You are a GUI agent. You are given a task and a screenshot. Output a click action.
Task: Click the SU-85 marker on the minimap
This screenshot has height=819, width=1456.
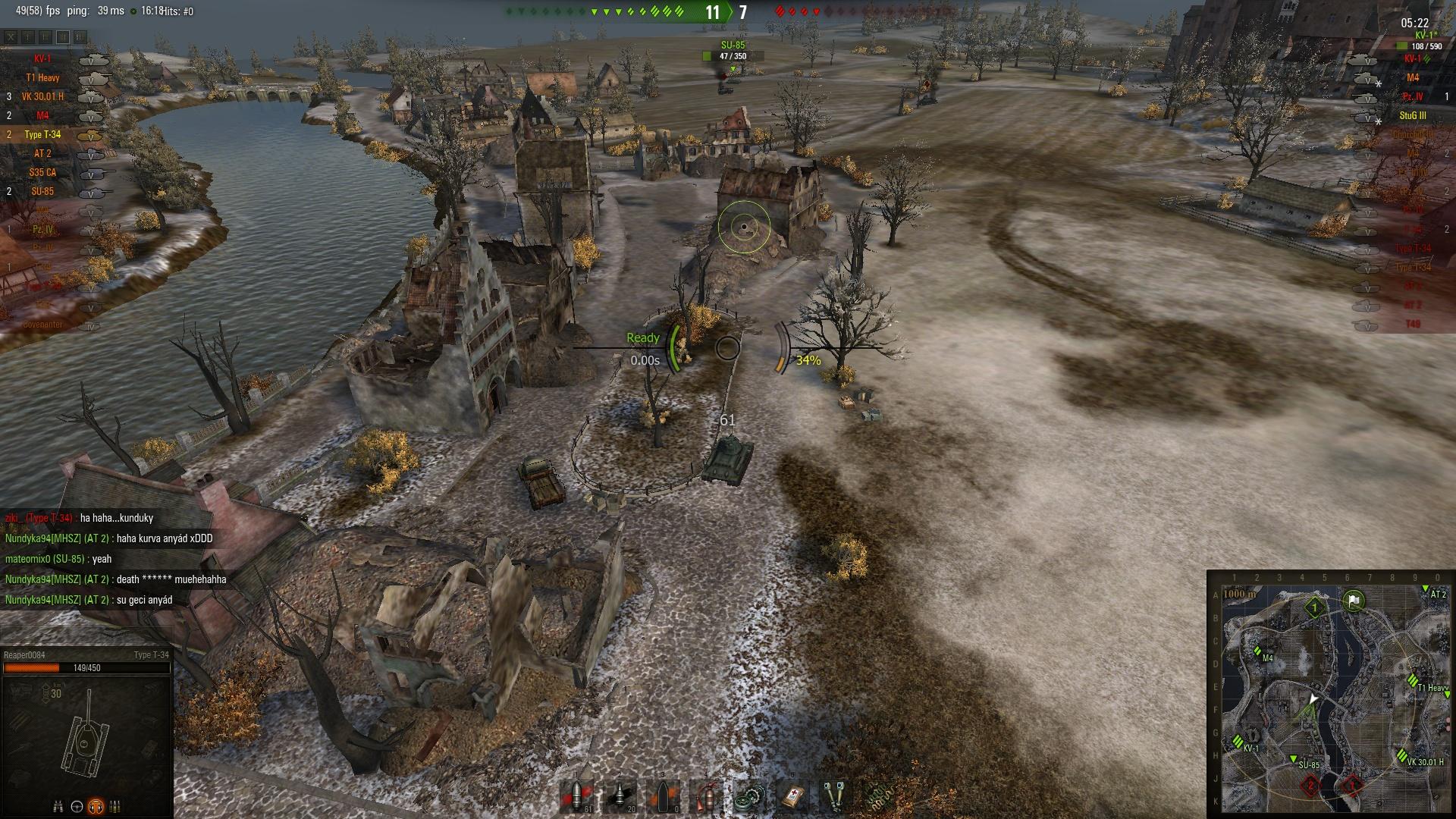(x=1294, y=758)
